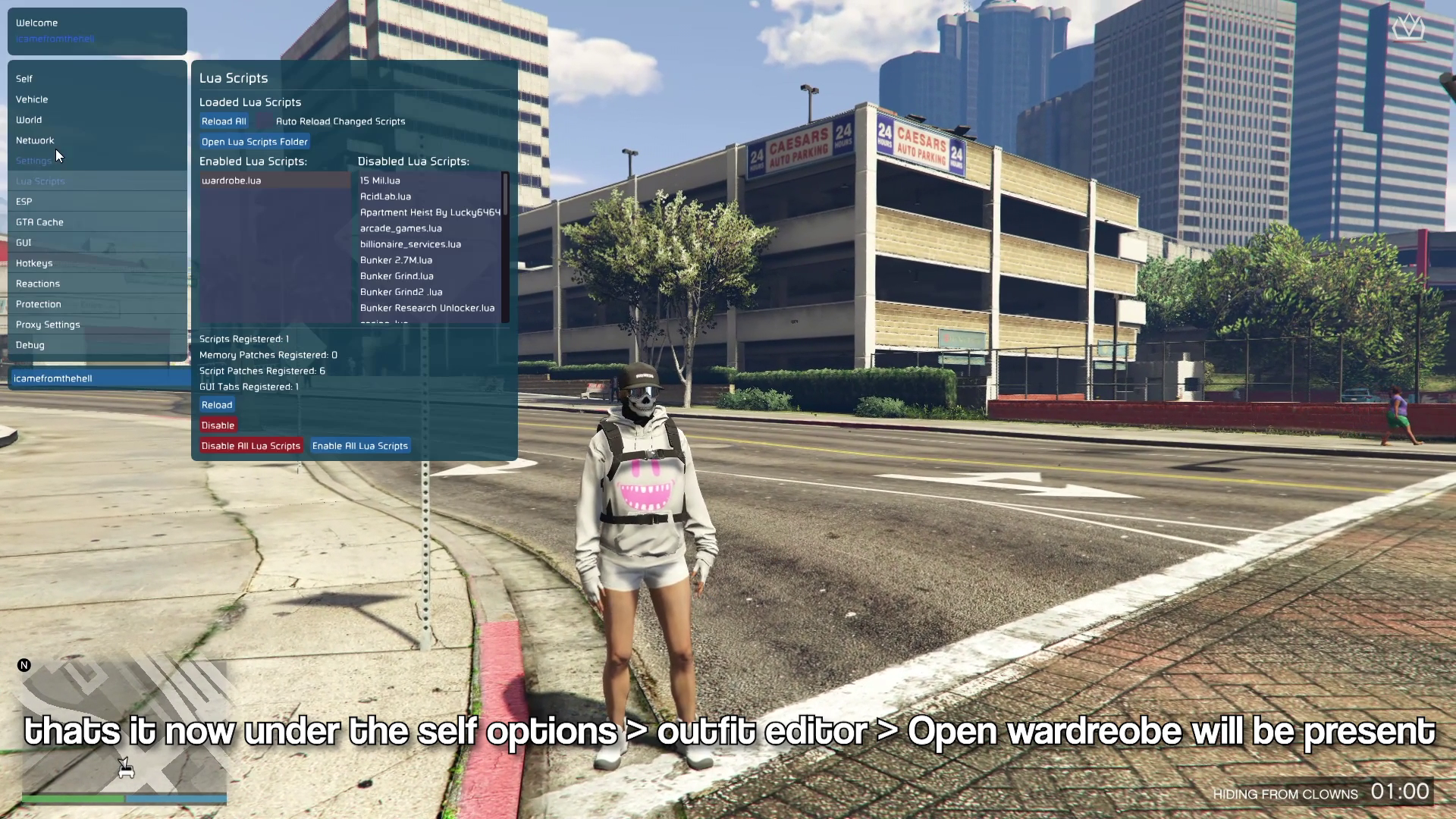Image resolution: width=1456 pixels, height=819 pixels.
Task: Select Bunker Research Unlocker.lua script
Action: click(427, 308)
